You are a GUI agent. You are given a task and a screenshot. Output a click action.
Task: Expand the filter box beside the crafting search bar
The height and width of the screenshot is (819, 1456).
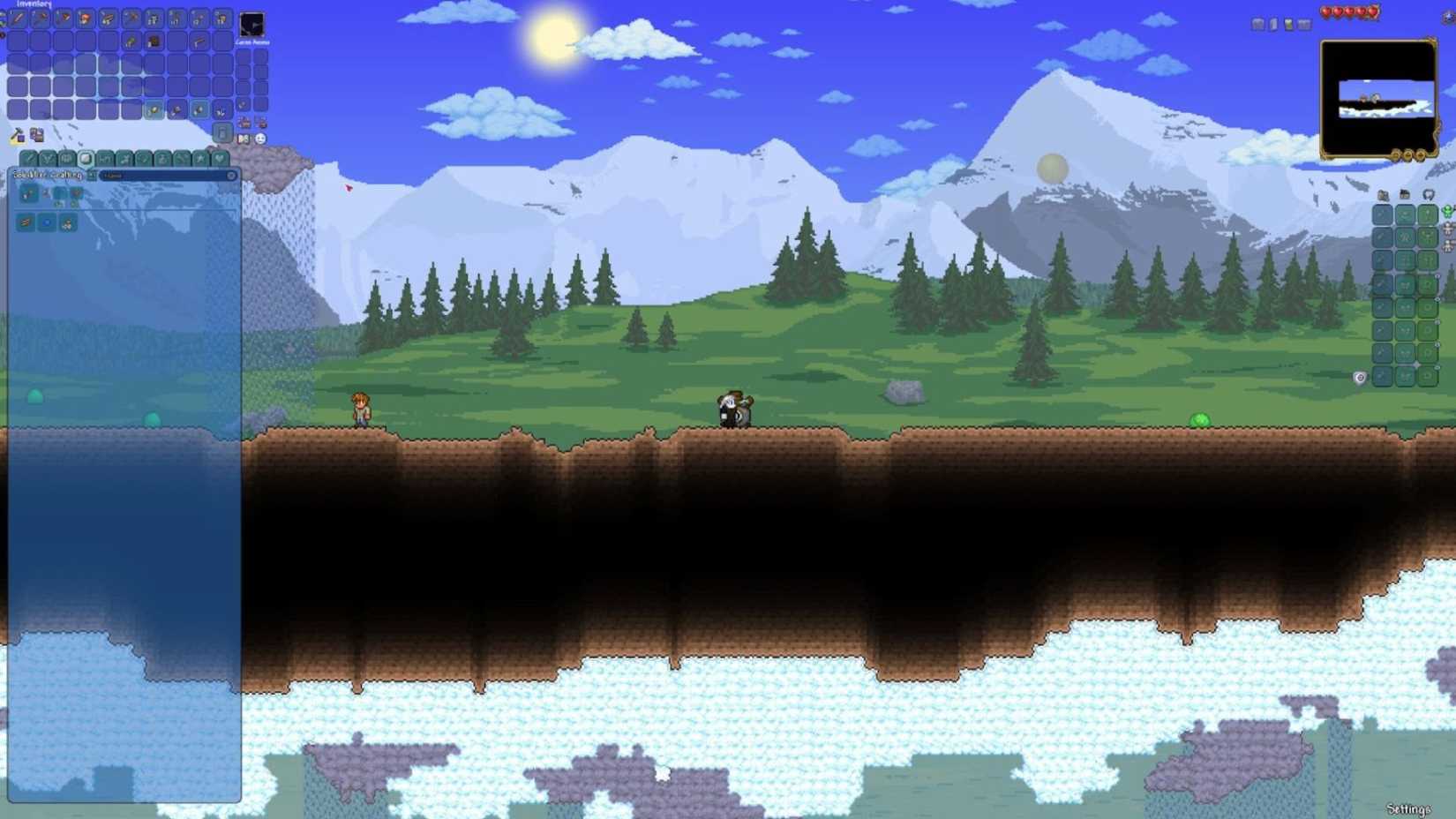[92, 175]
